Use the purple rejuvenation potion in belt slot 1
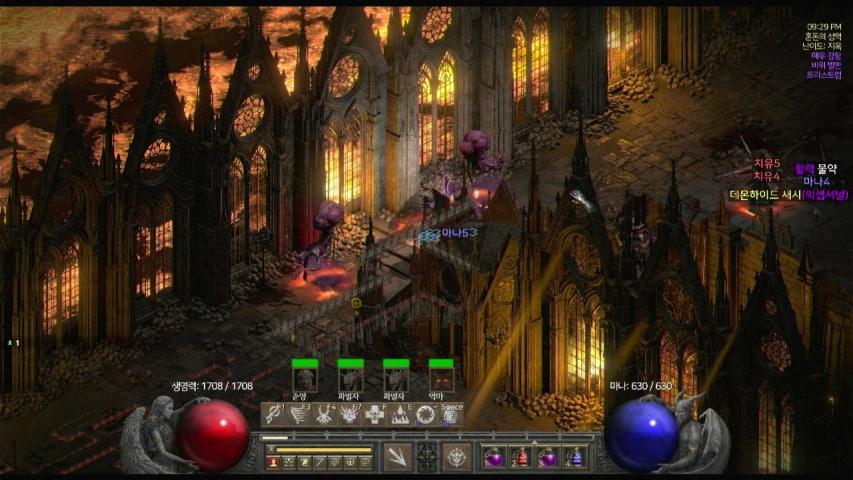 tap(493, 458)
